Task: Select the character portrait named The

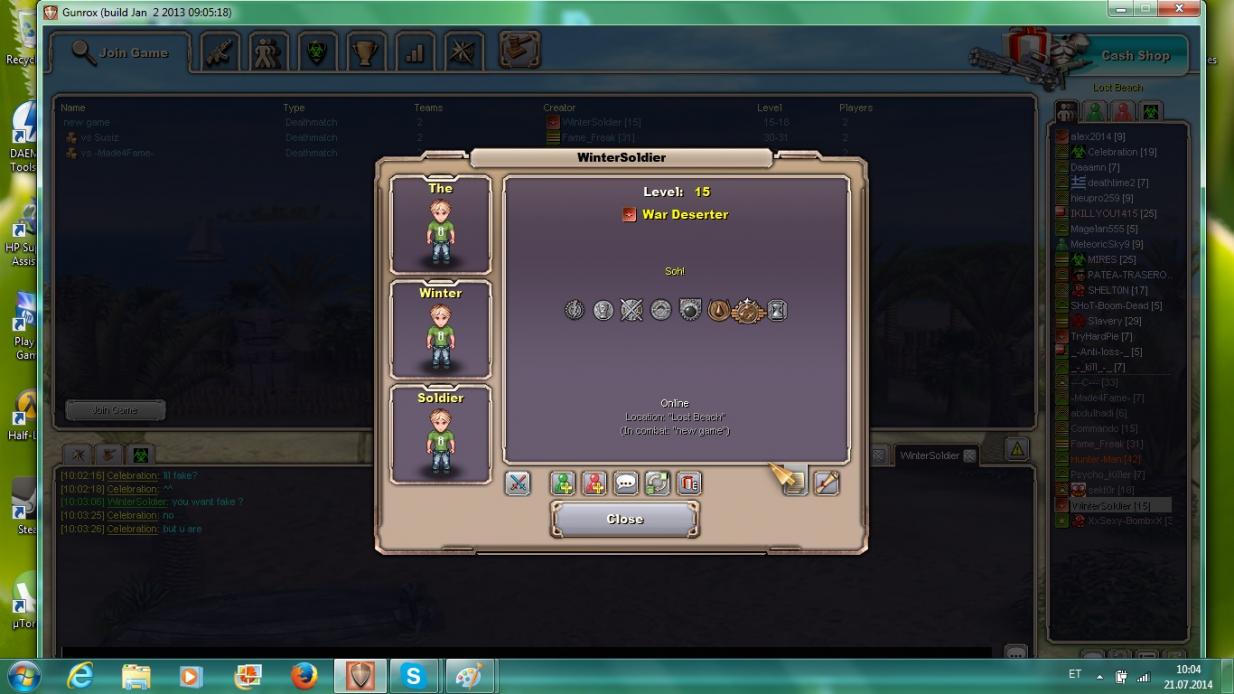Action: [440, 226]
